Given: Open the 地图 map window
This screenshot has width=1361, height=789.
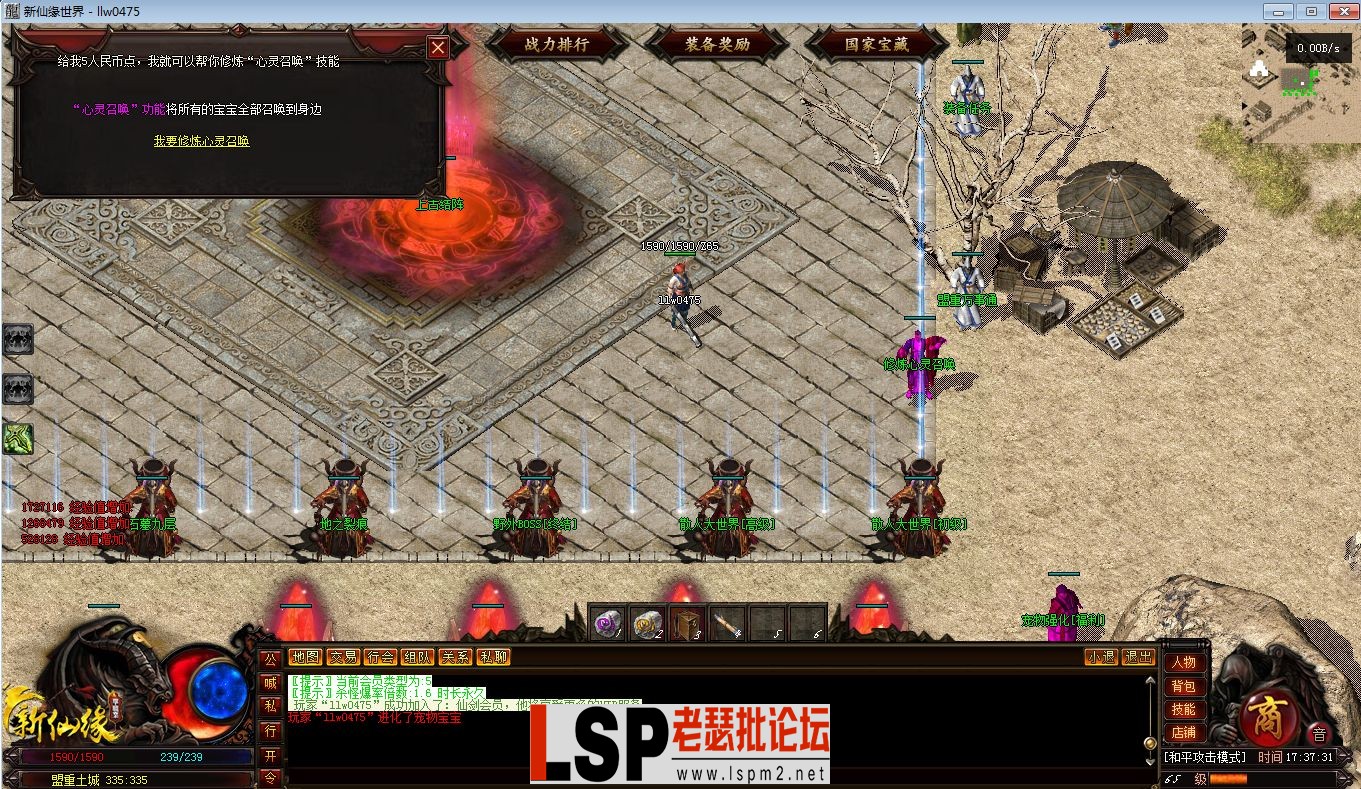Looking at the screenshot, I should (x=305, y=657).
